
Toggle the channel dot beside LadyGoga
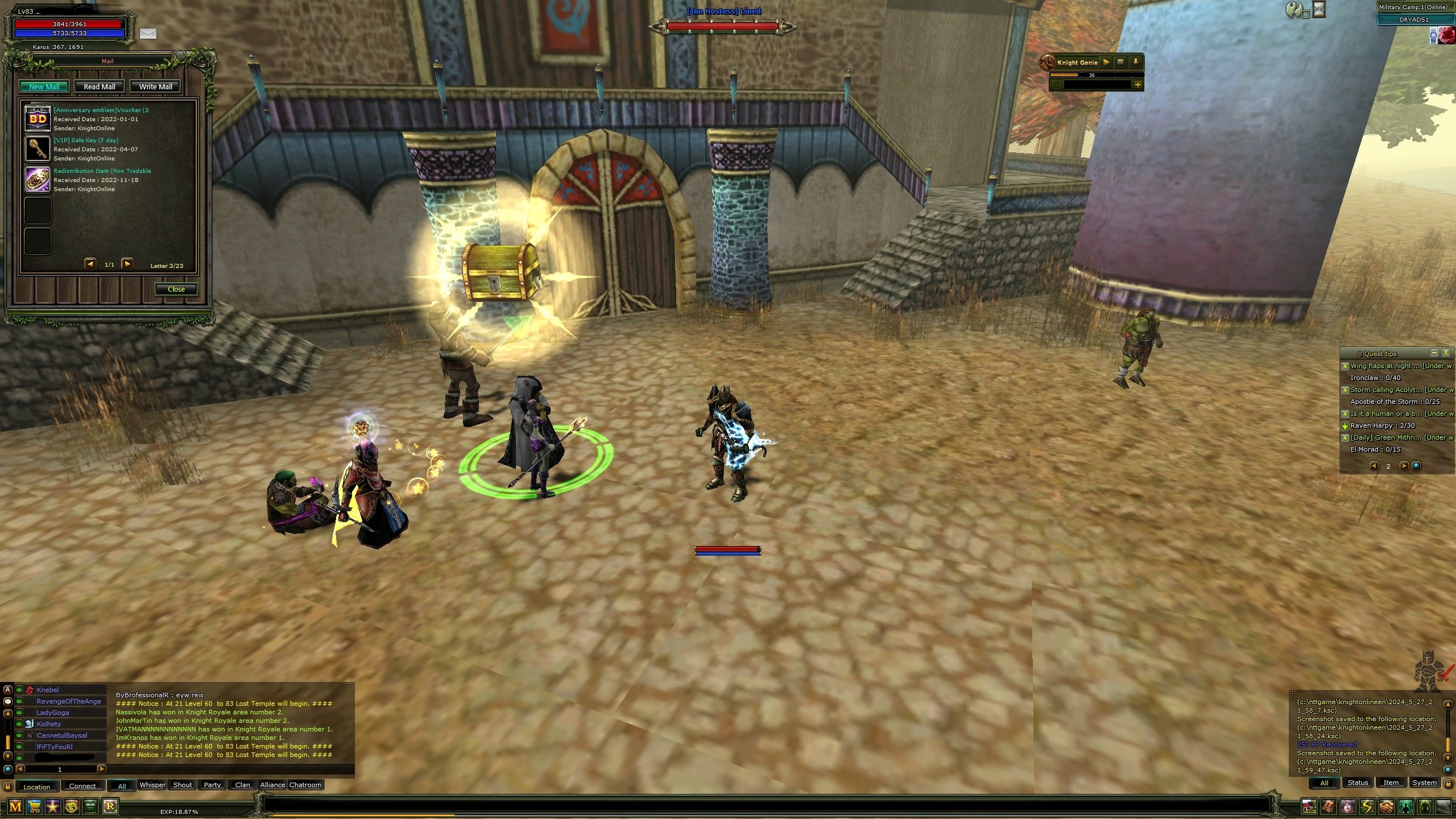pyautogui.click(x=18, y=712)
